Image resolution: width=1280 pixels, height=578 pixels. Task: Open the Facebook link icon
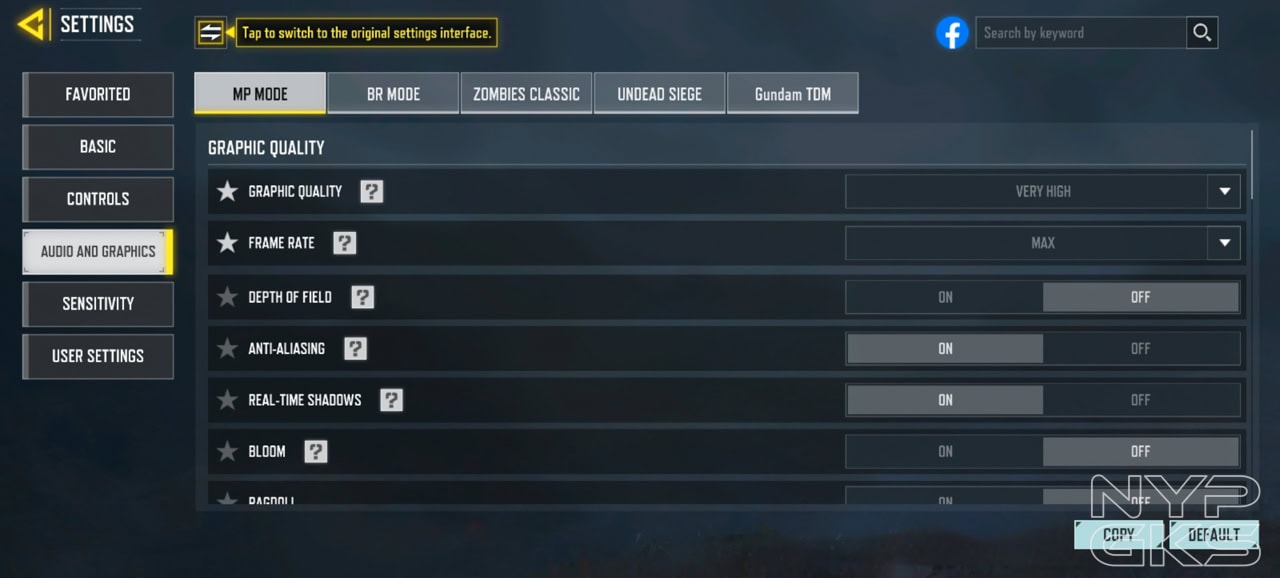[952, 33]
